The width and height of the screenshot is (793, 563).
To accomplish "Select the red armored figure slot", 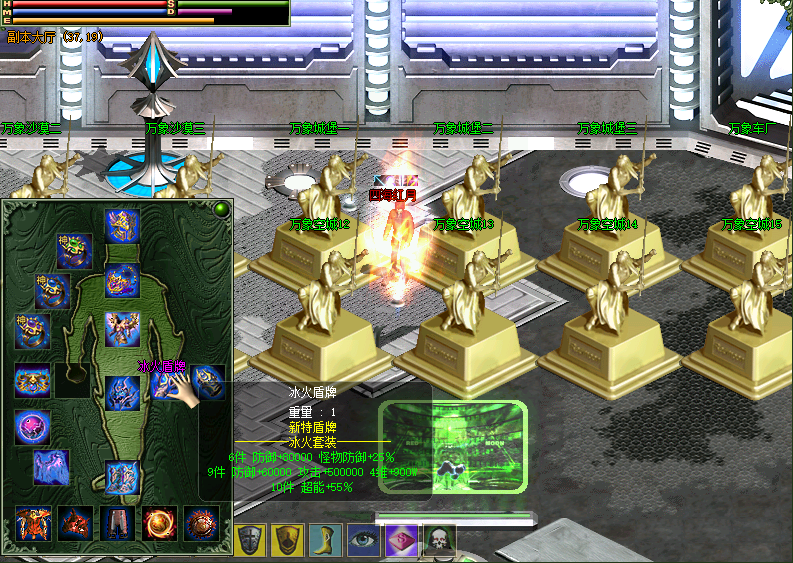I will (33, 523).
